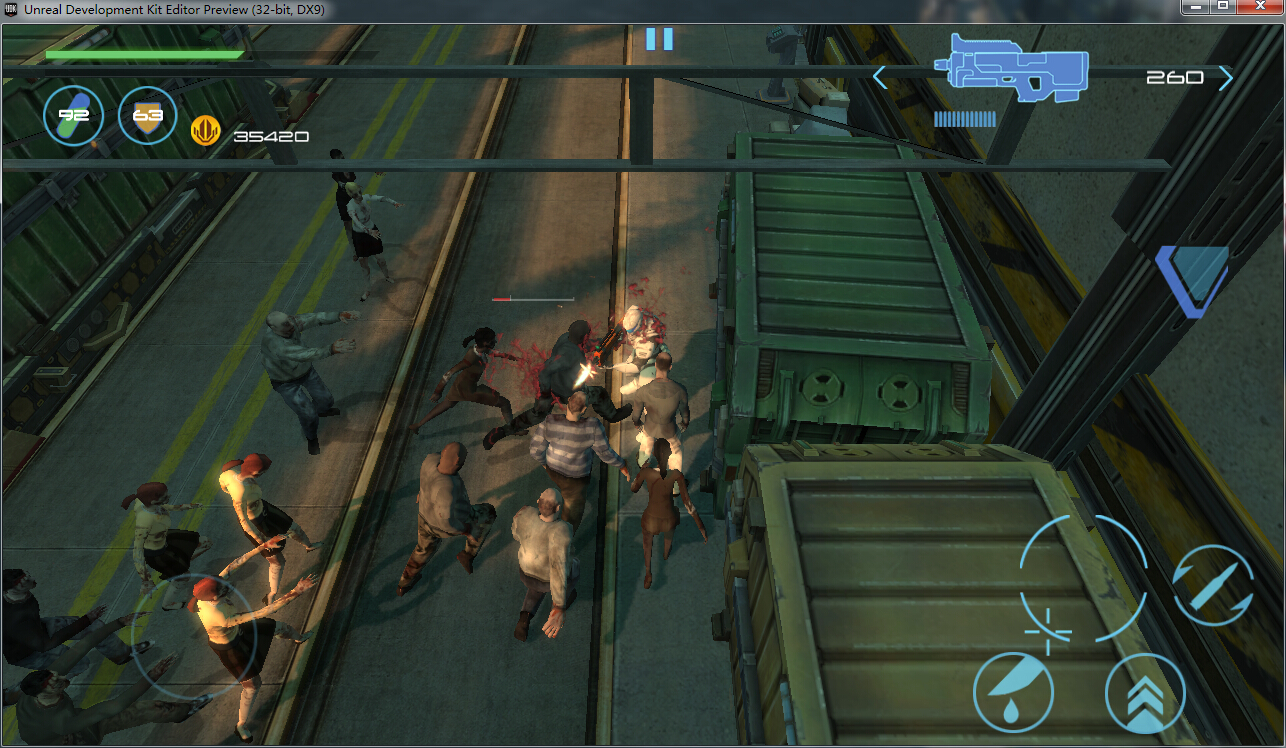The width and height of the screenshot is (1286, 748).
Task: Tap the armor shield icon
Action: point(147,116)
